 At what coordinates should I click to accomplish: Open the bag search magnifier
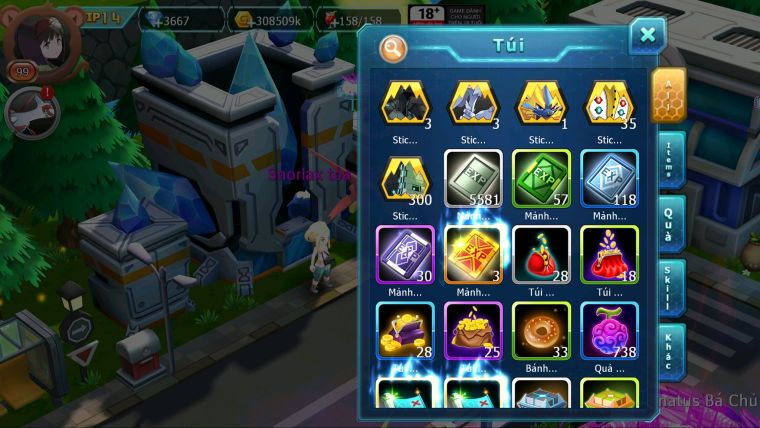393,47
